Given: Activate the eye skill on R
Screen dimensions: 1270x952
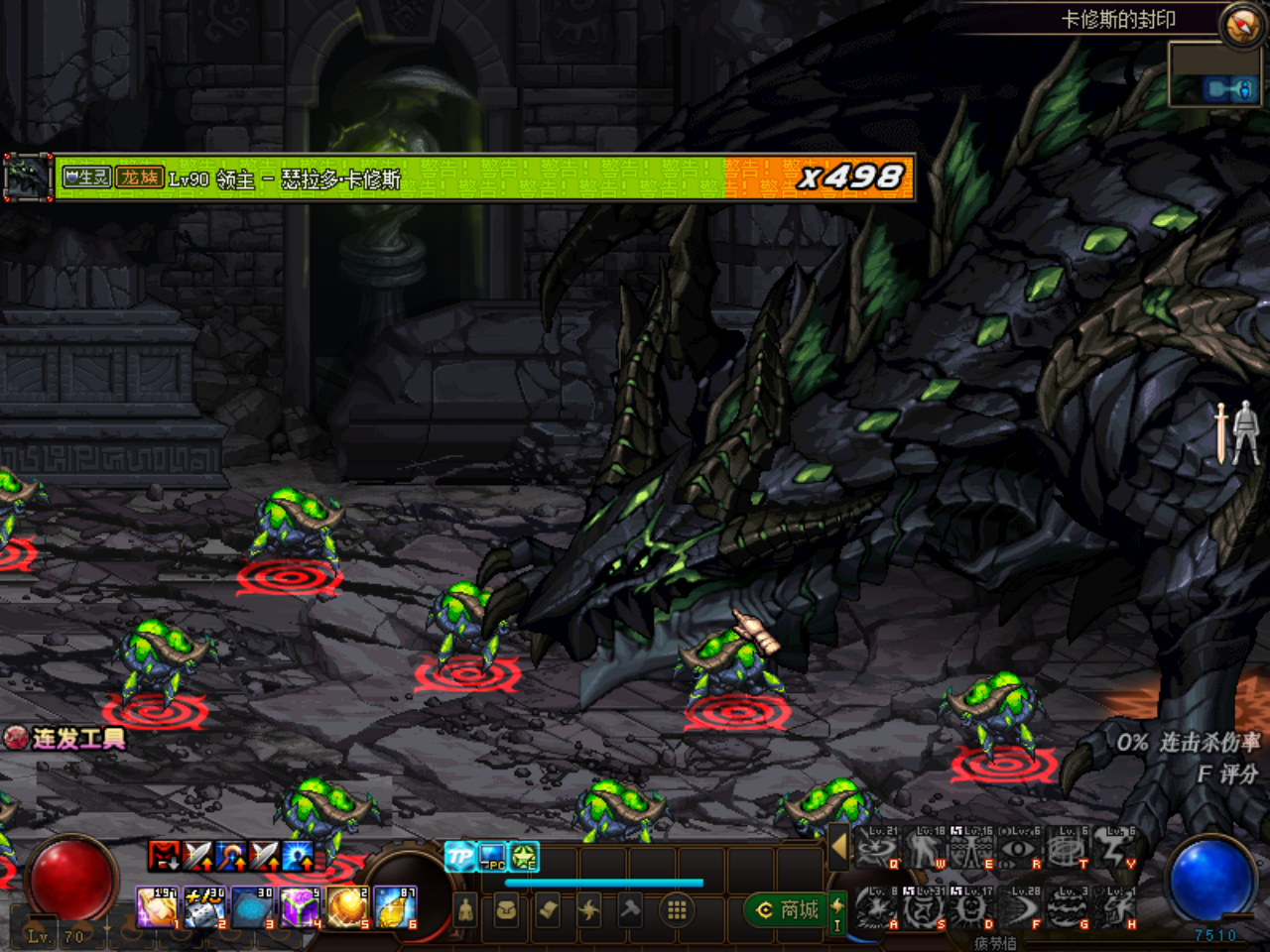Looking at the screenshot, I should point(1018,850).
